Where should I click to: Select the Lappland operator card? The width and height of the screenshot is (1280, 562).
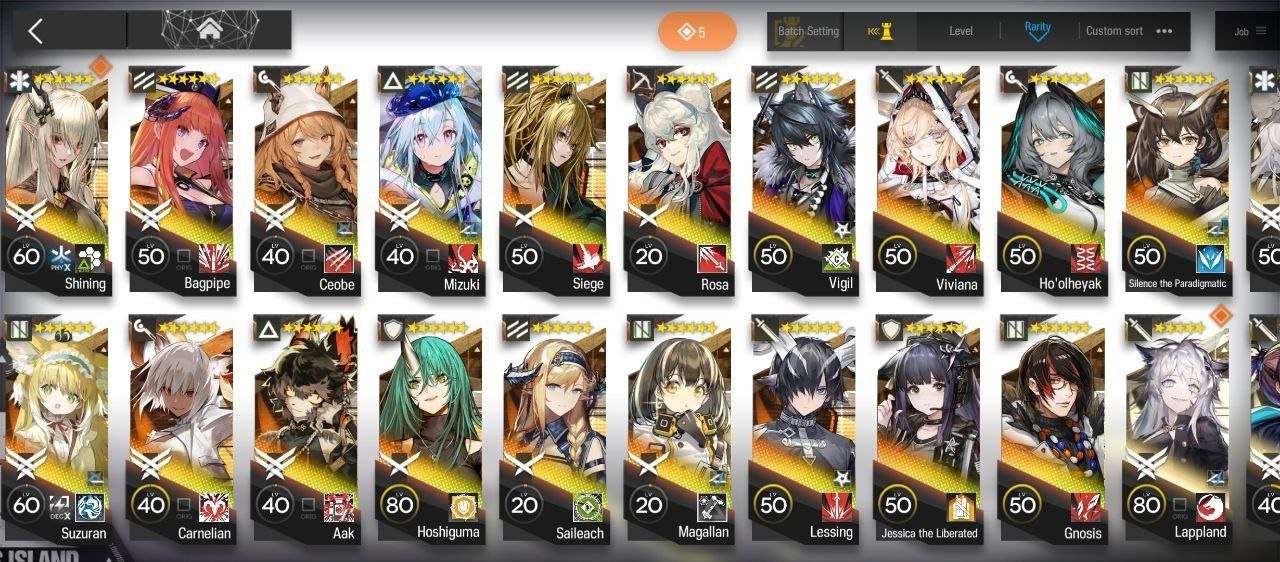[1177, 428]
